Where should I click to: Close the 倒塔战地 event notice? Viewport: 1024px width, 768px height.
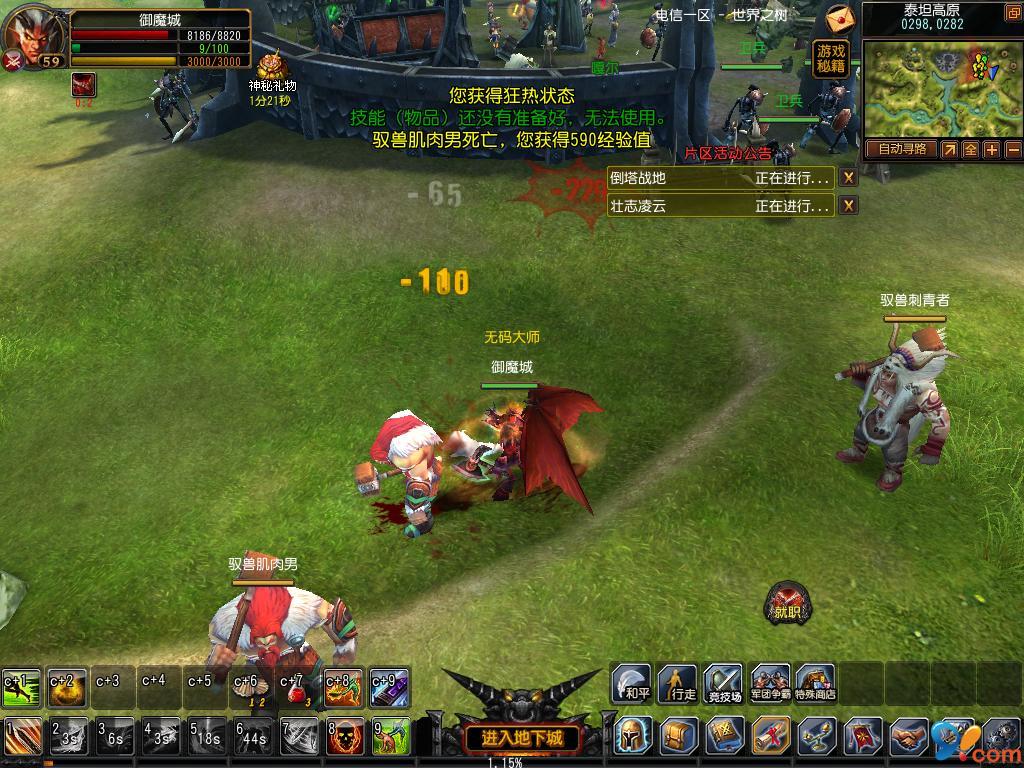coord(848,178)
